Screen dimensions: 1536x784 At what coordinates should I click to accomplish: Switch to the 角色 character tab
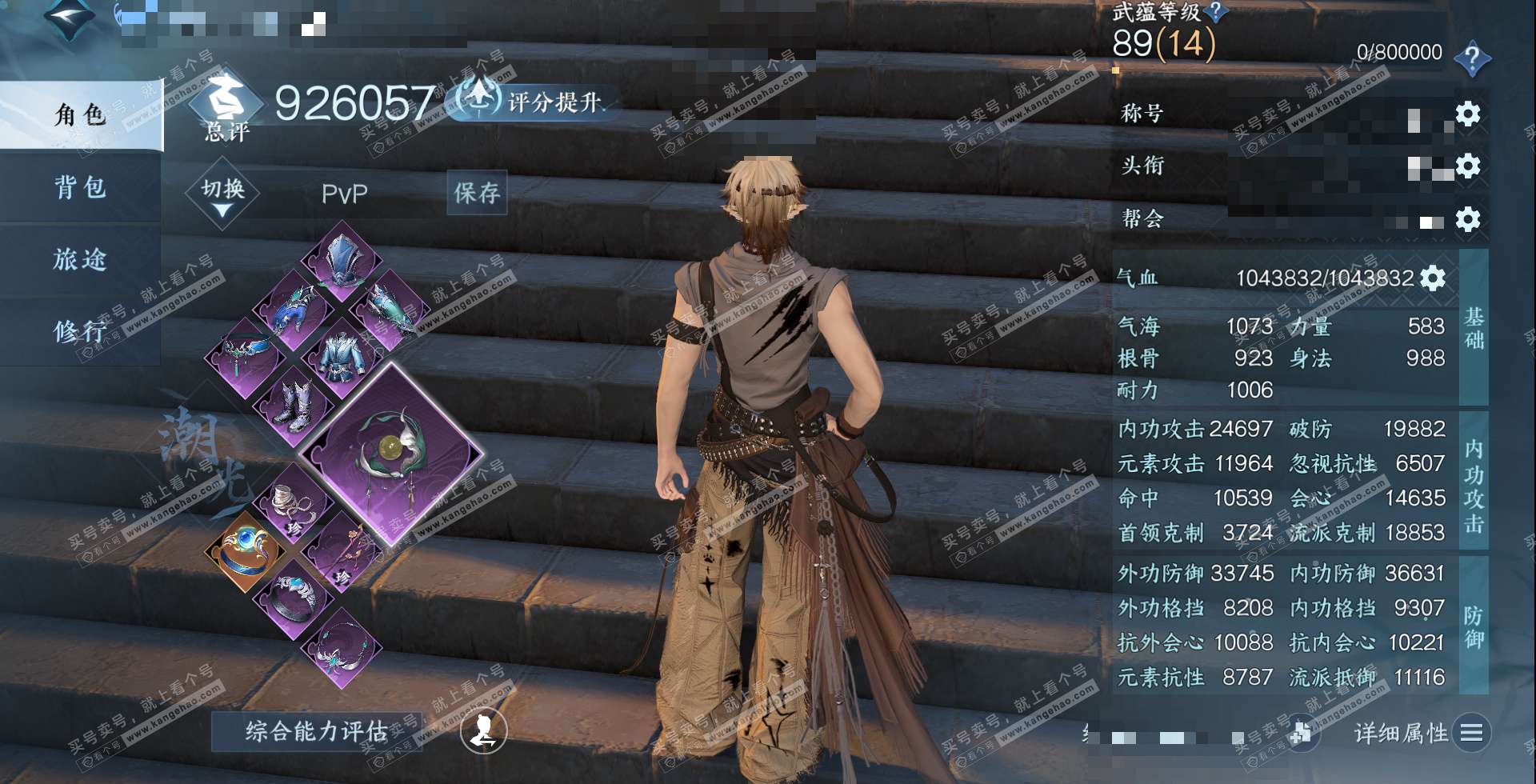tap(80, 115)
